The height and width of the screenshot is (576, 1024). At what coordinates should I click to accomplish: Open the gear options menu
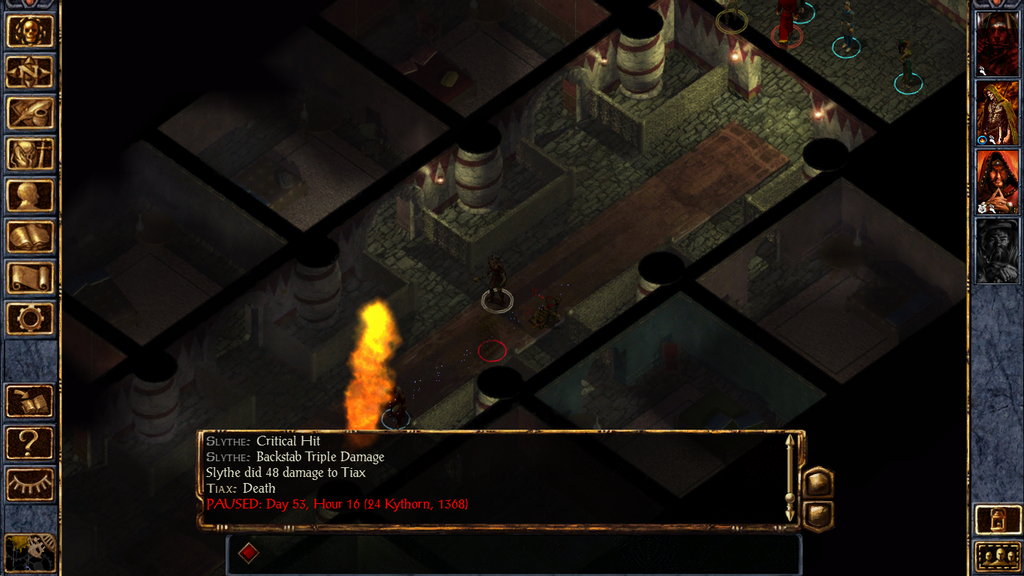[x=30, y=318]
